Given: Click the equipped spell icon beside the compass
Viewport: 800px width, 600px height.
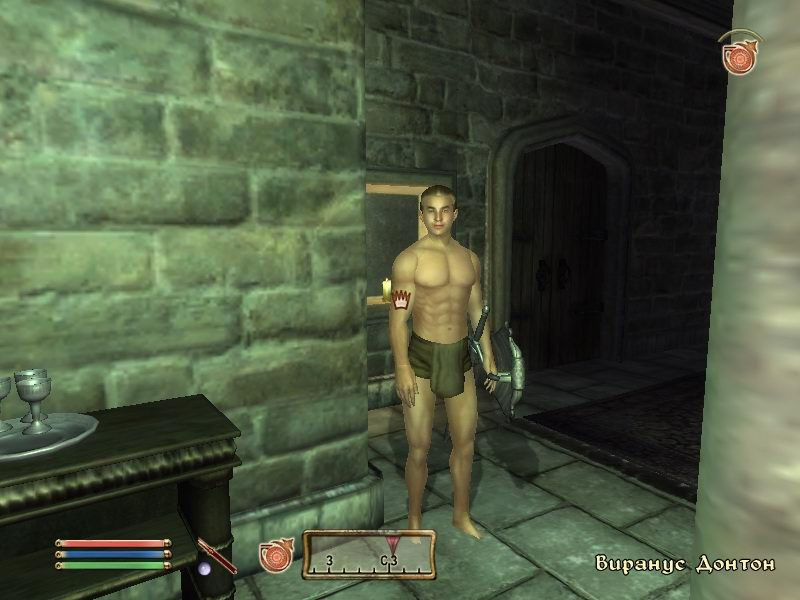Looking at the screenshot, I should pyautogui.click(x=275, y=556).
